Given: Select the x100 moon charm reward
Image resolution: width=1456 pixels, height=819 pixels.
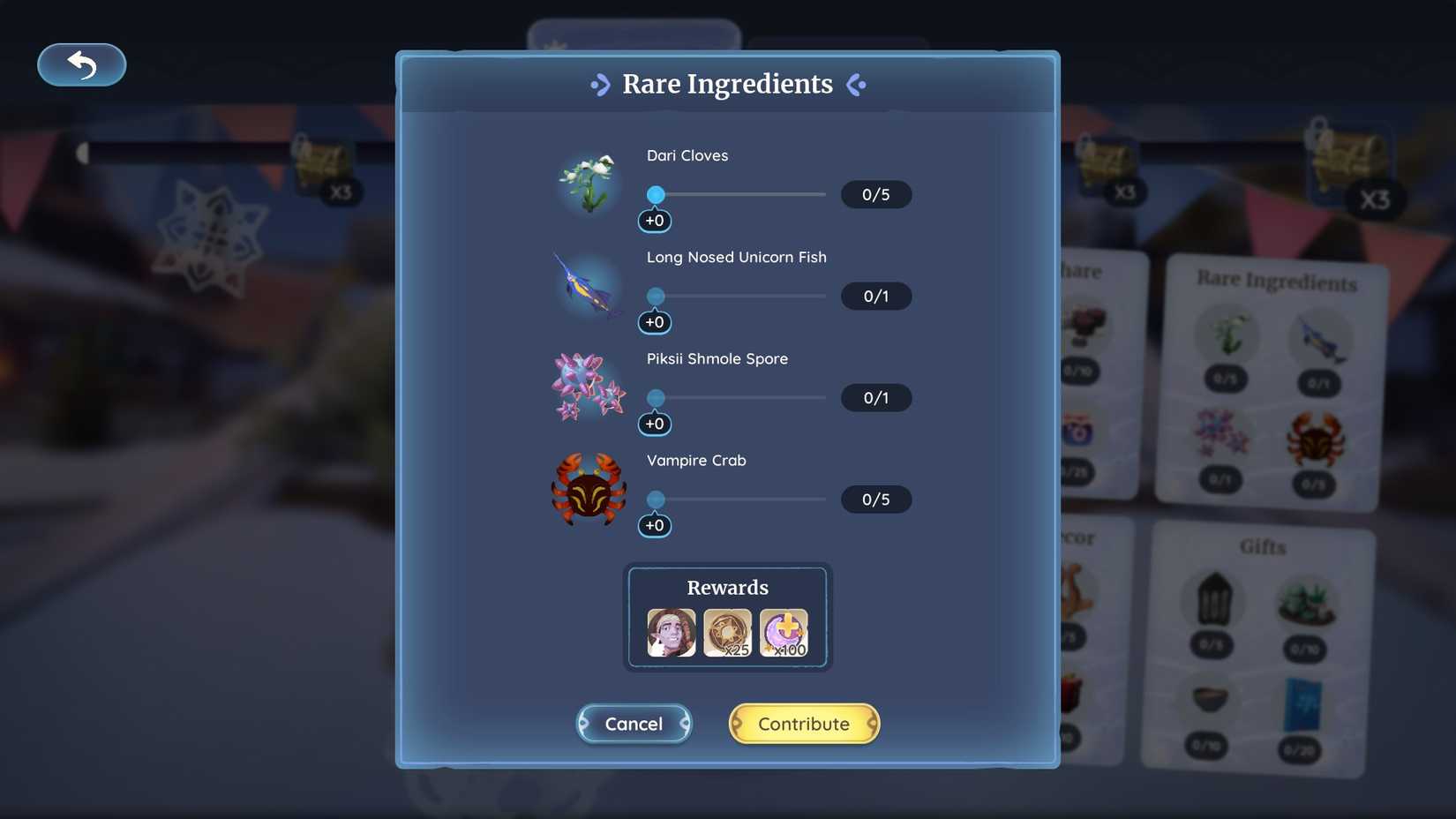Looking at the screenshot, I should pos(784,632).
